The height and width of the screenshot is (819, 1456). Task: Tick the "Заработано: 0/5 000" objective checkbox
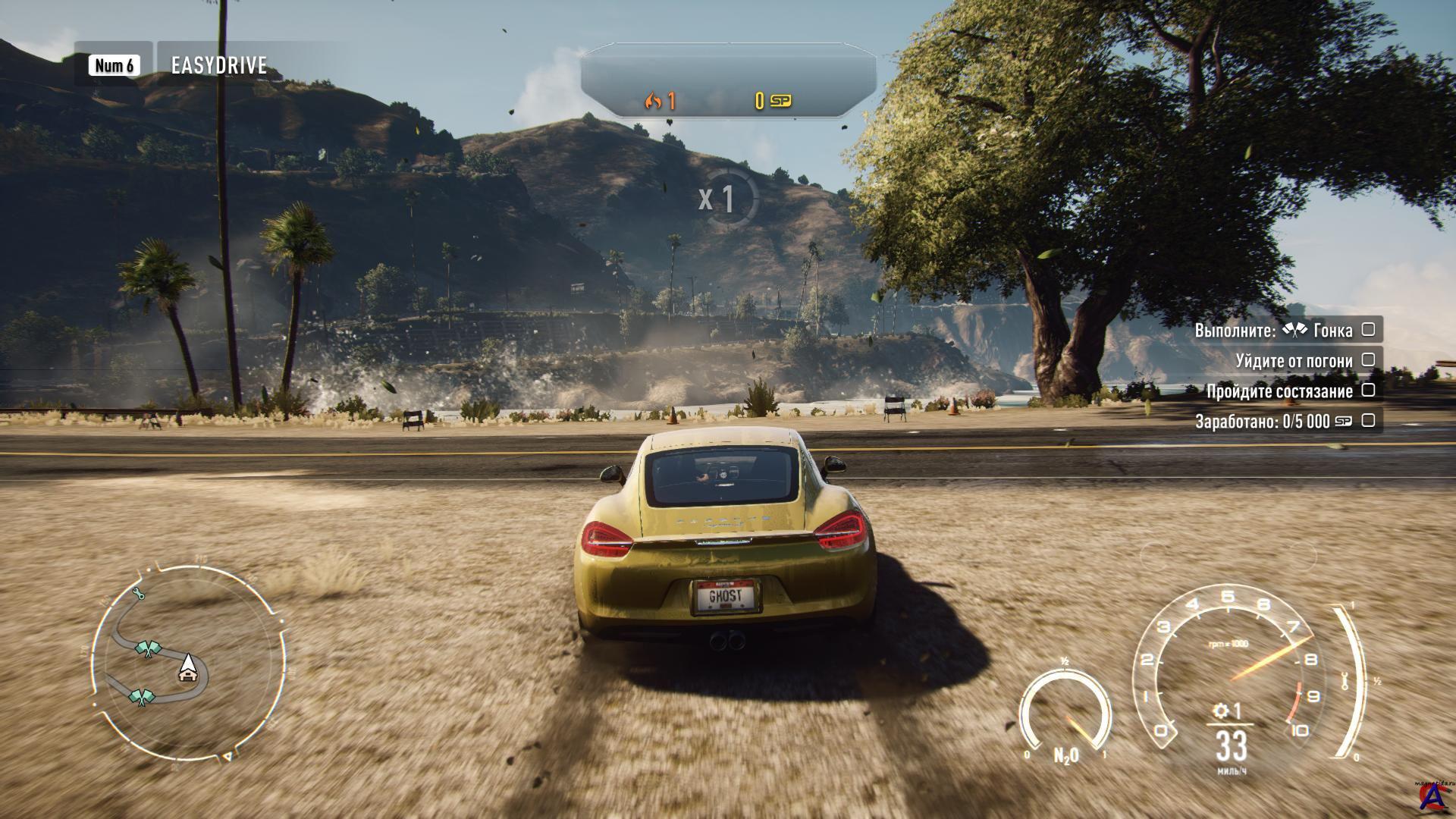[x=1368, y=420]
